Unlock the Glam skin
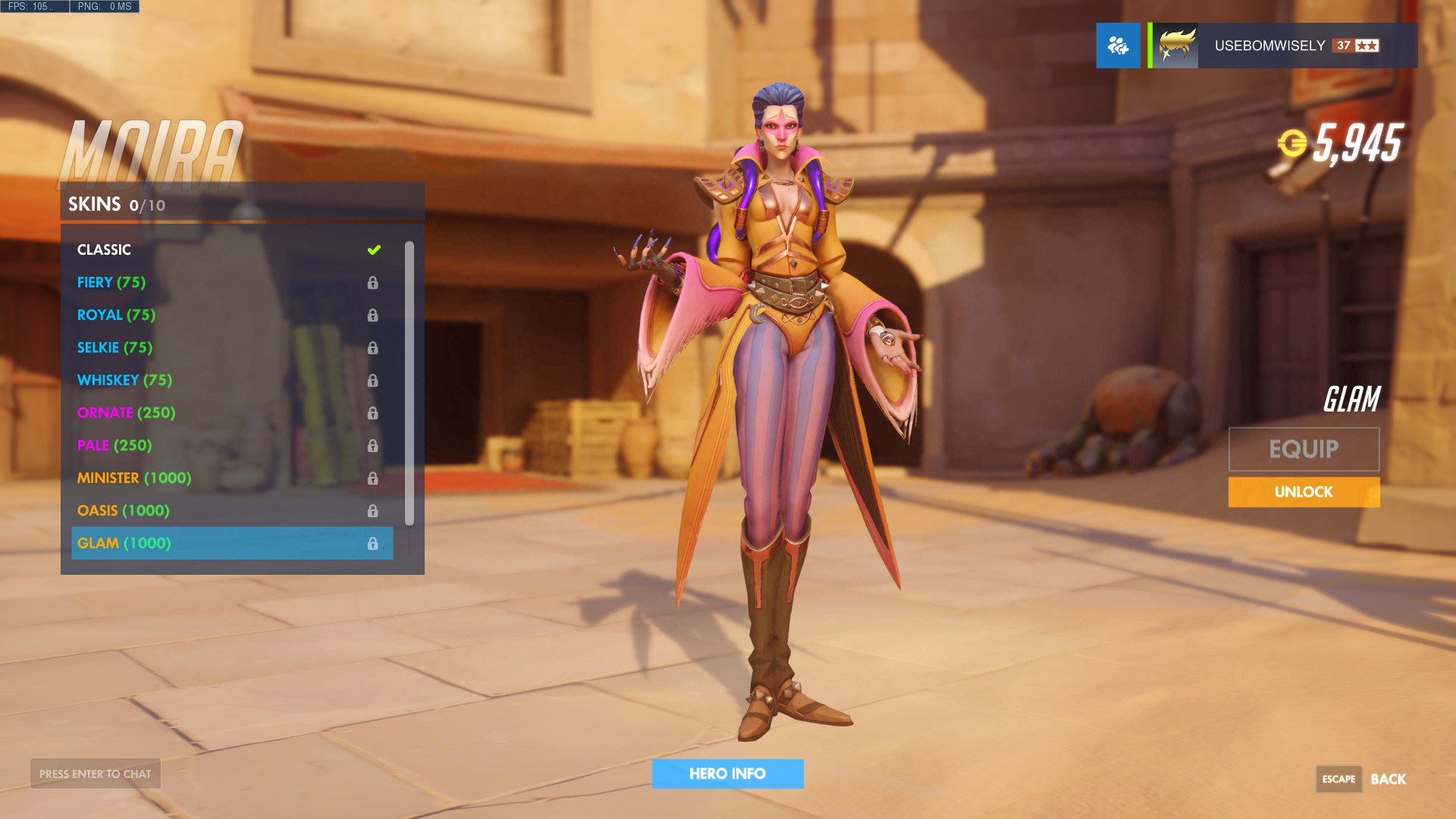 point(1304,492)
